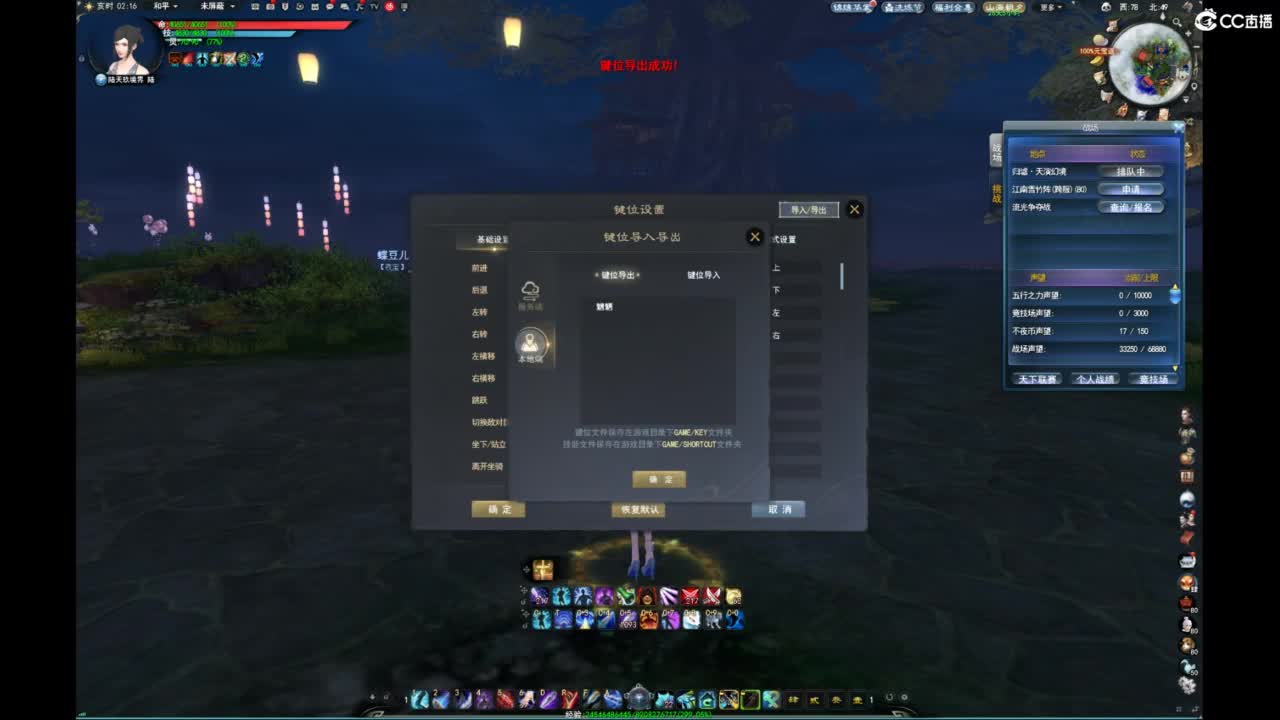The image size is (1280, 720).
Task: Click 确定 in the key export dialog
Action: 658,479
